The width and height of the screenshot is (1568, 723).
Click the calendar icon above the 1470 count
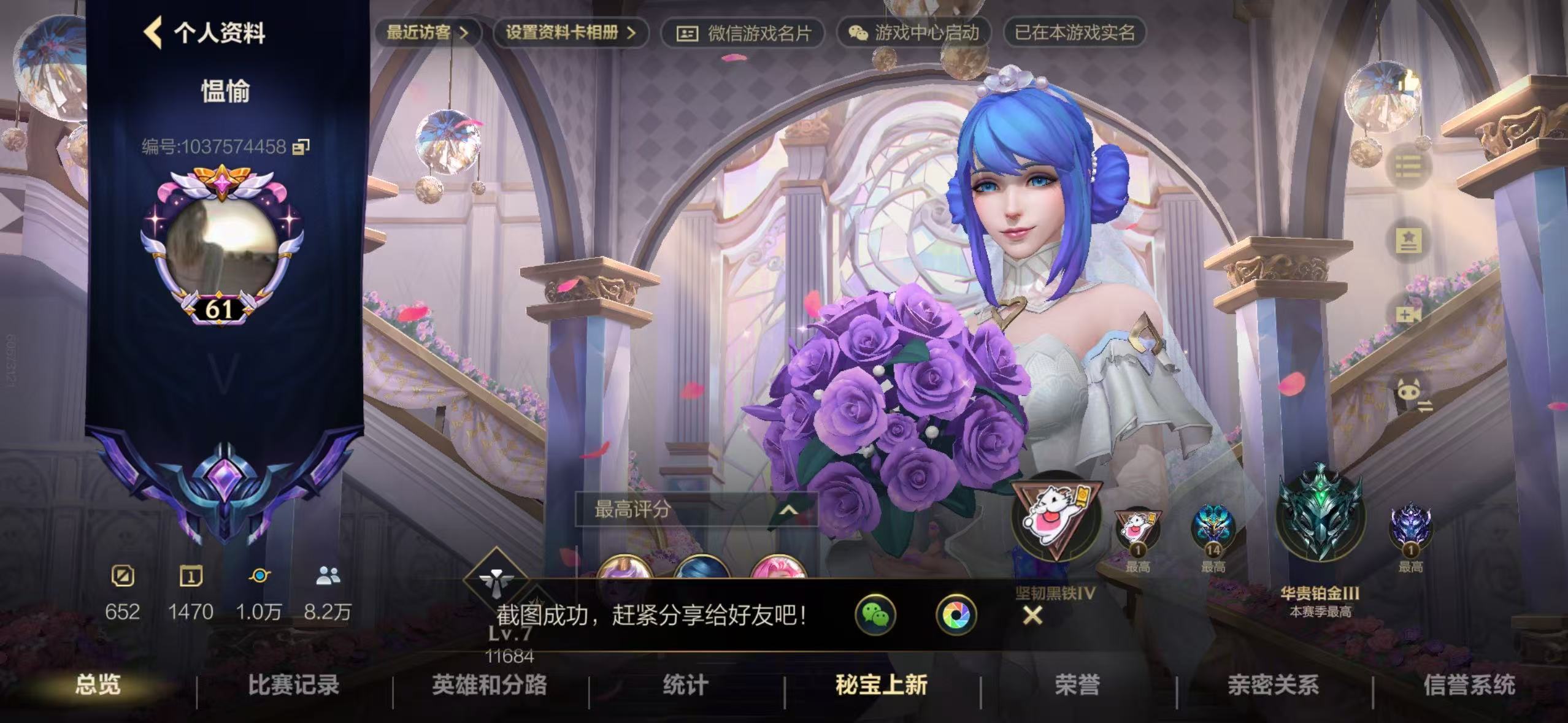[x=192, y=576]
